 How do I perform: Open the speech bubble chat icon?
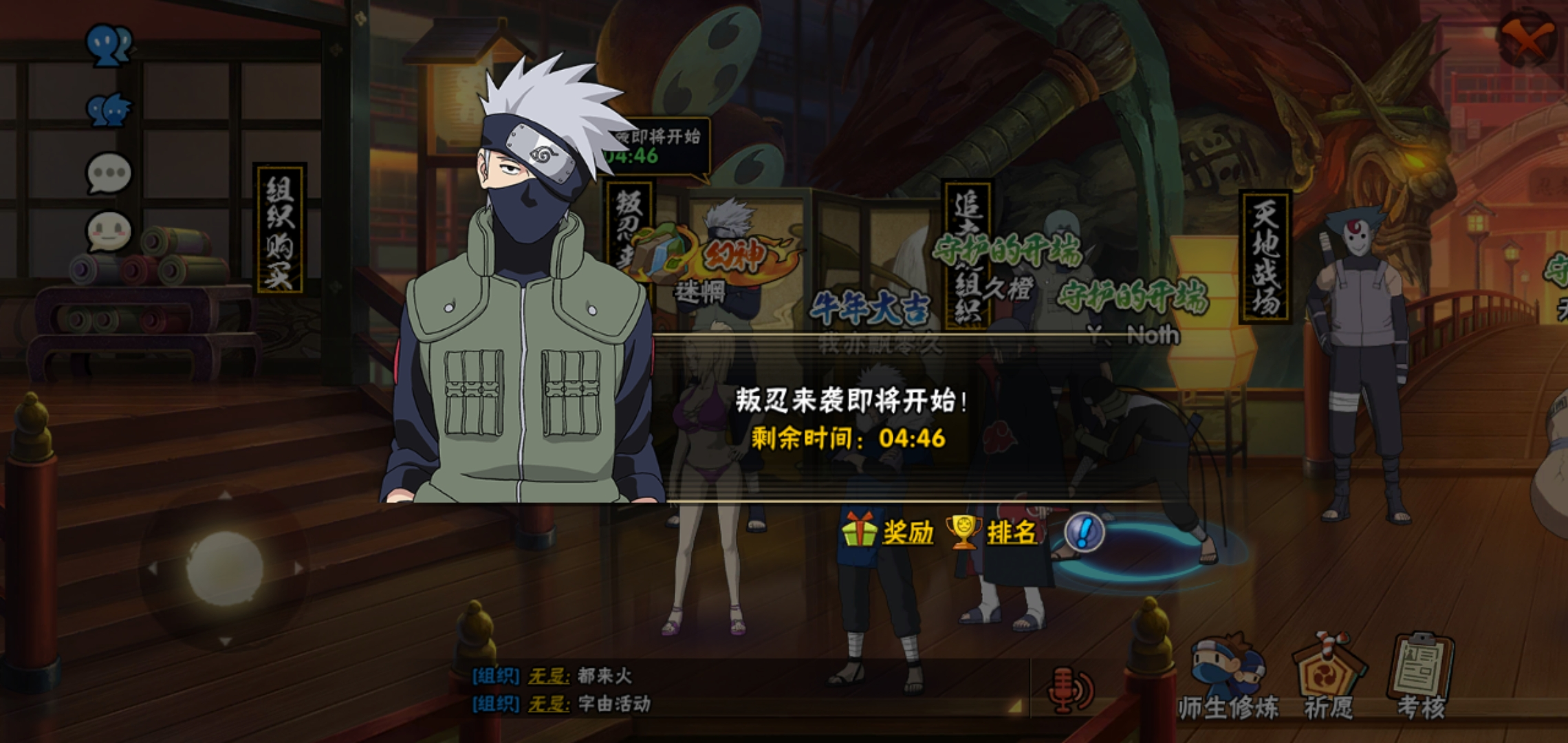click(108, 172)
